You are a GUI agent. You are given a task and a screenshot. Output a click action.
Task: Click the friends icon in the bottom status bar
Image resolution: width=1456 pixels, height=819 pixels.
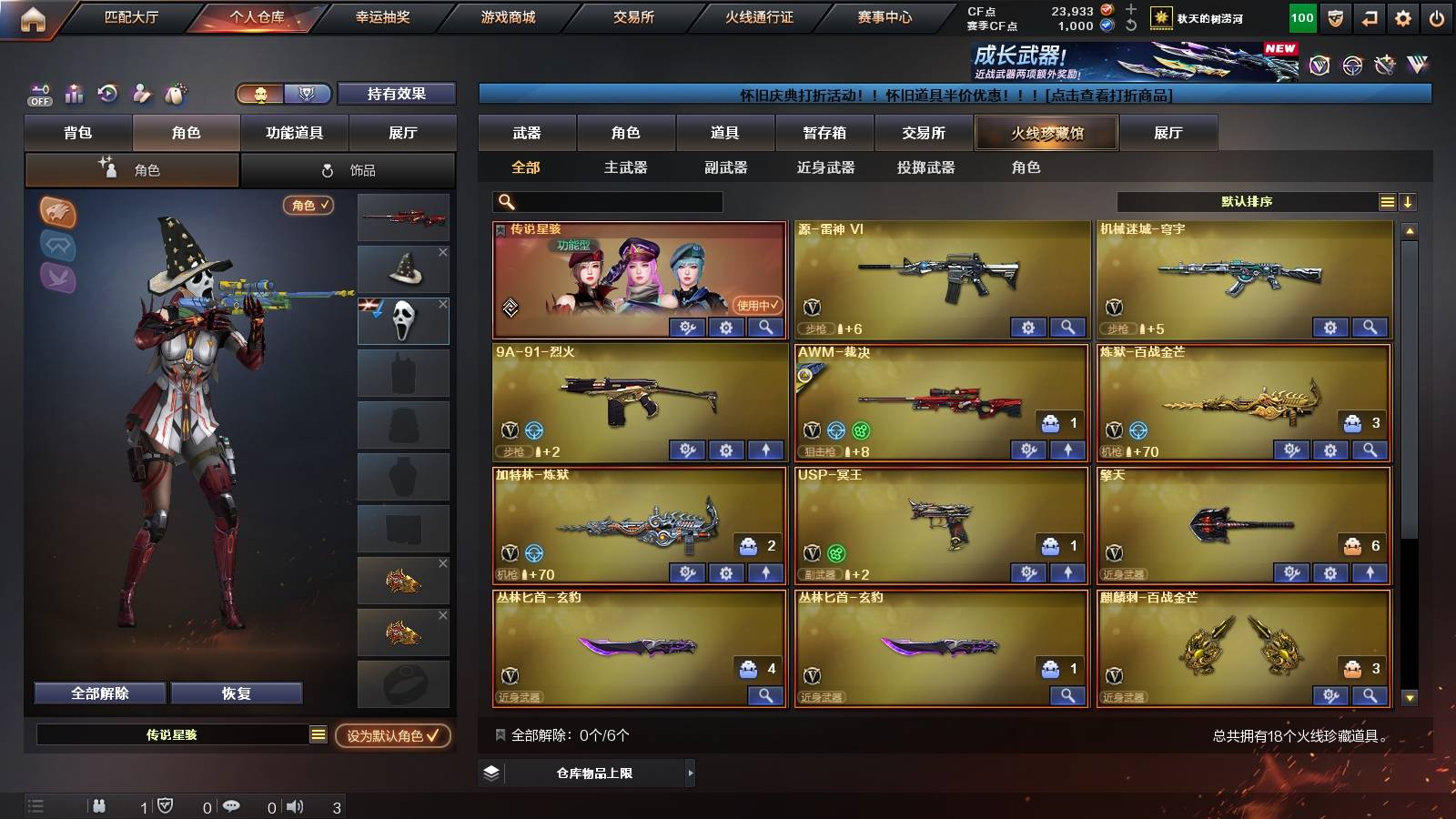pyautogui.click(x=97, y=804)
